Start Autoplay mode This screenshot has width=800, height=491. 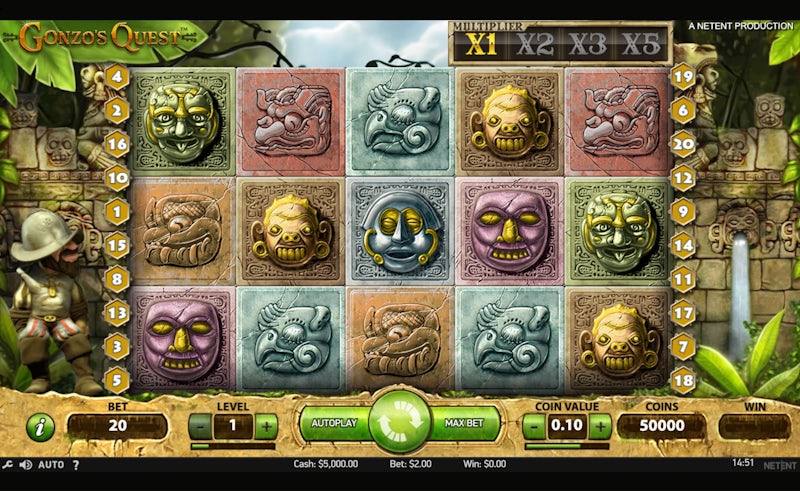[x=334, y=423]
